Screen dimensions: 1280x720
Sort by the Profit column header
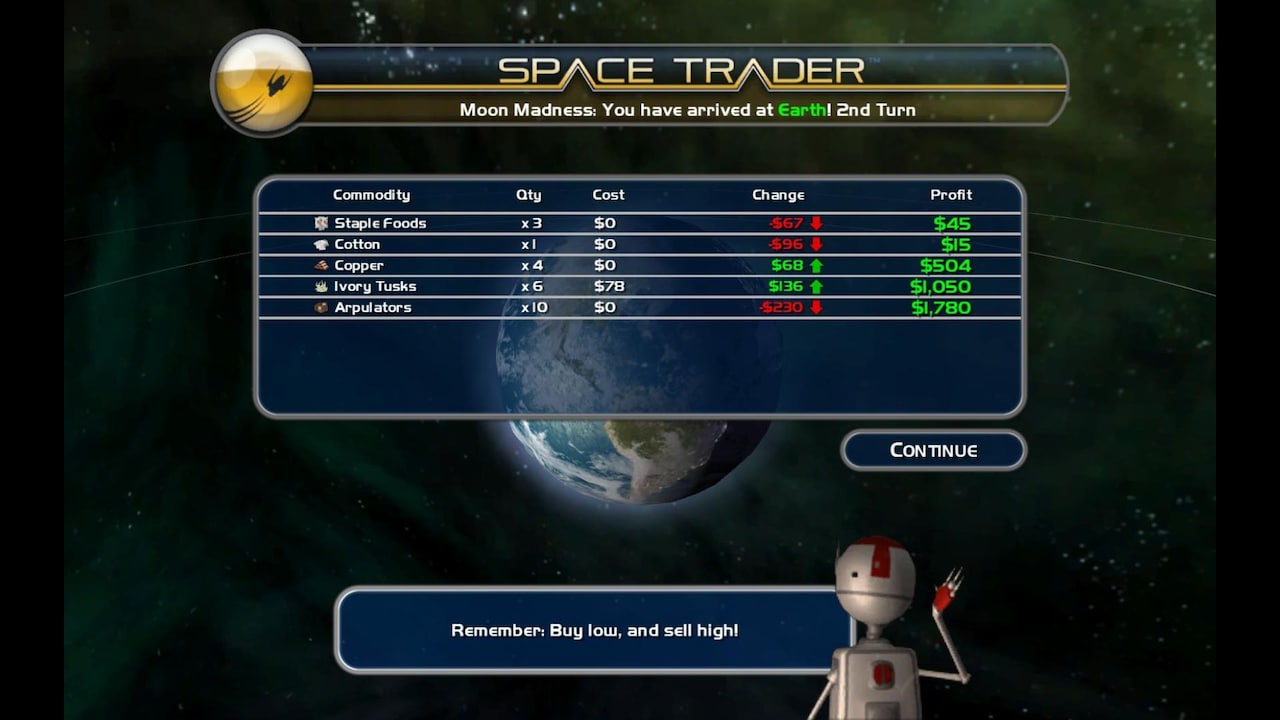(x=951, y=195)
